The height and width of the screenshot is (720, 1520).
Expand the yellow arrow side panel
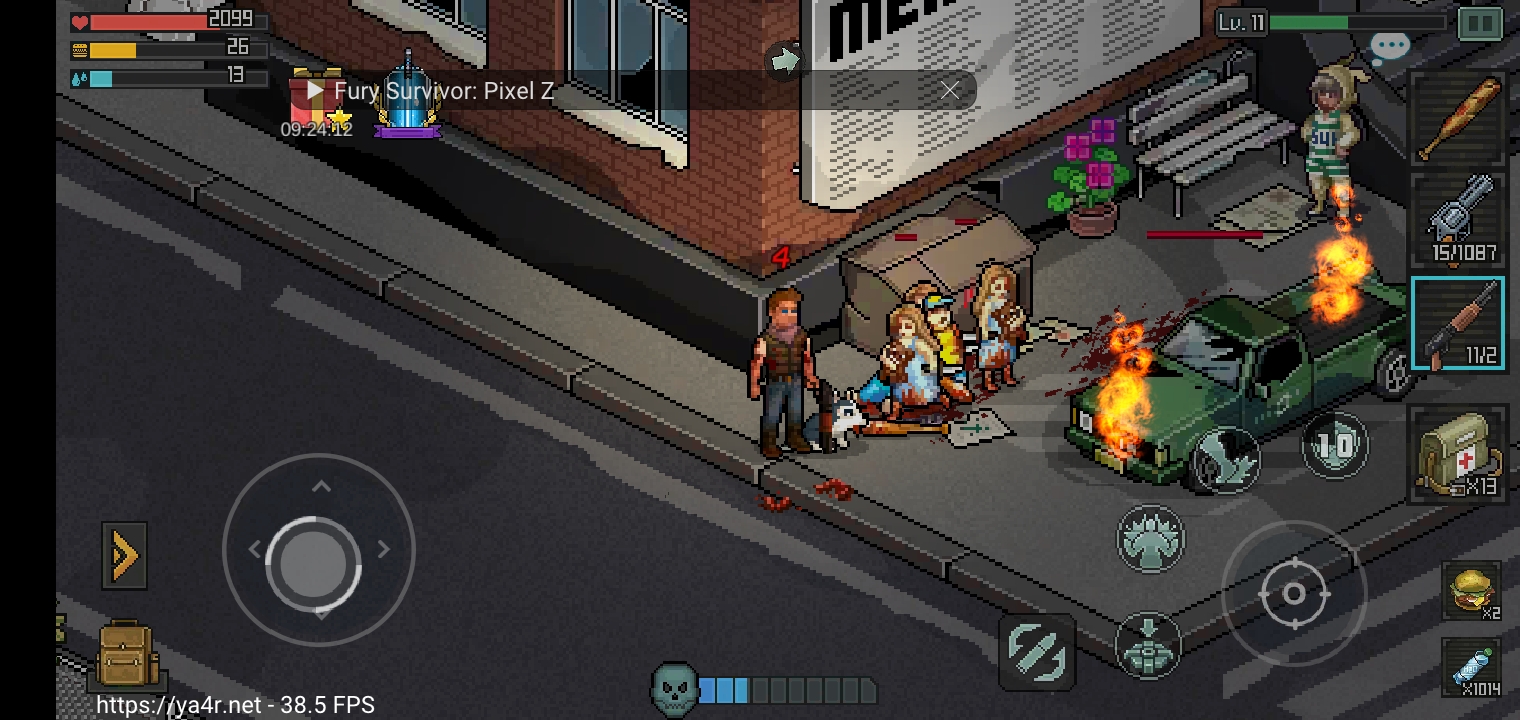click(124, 556)
